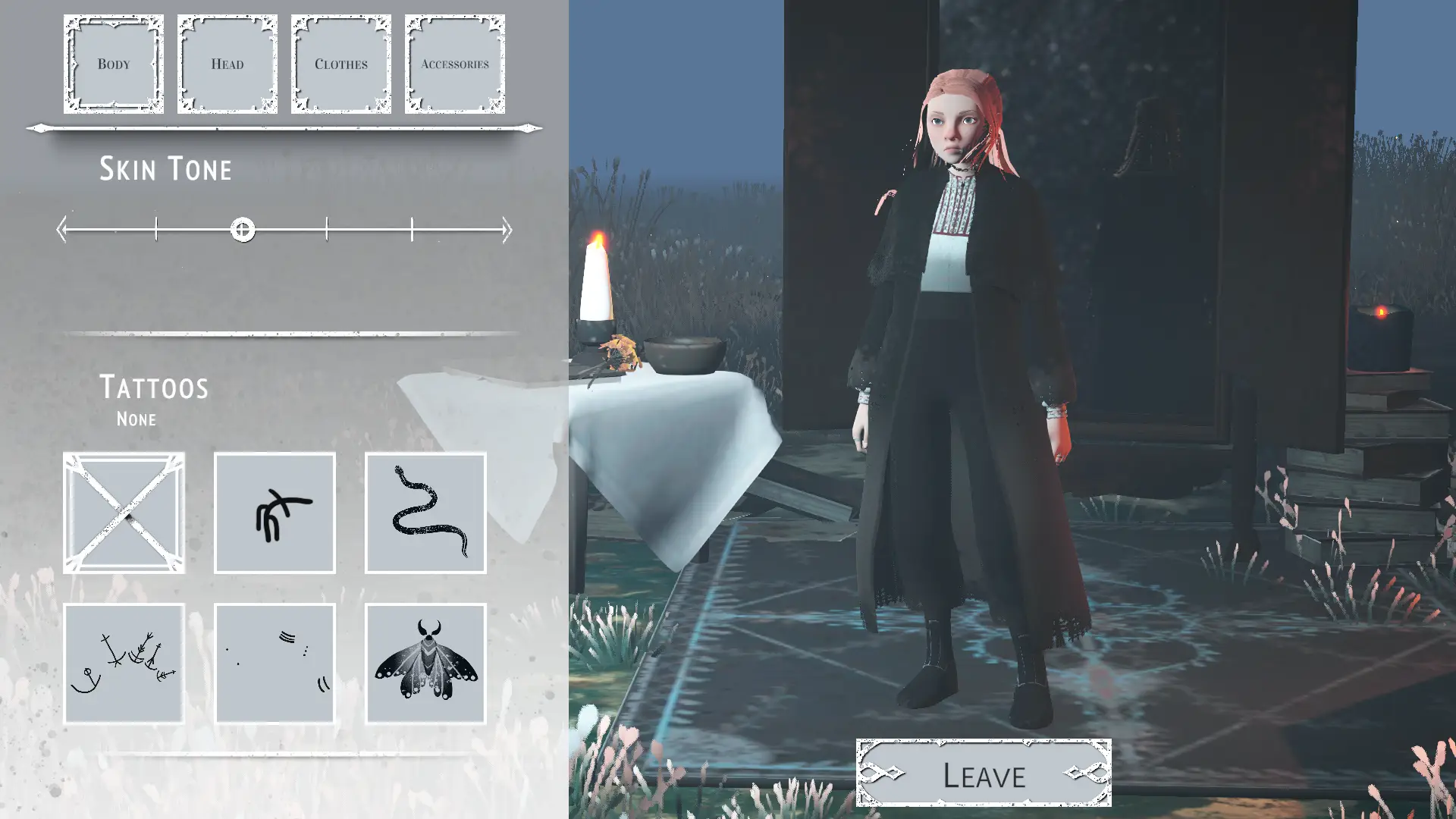The height and width of the screenshot is (819, 1456).
Task: Choose the anchors and arrows tattoo
Action: [x=124, y=664]
